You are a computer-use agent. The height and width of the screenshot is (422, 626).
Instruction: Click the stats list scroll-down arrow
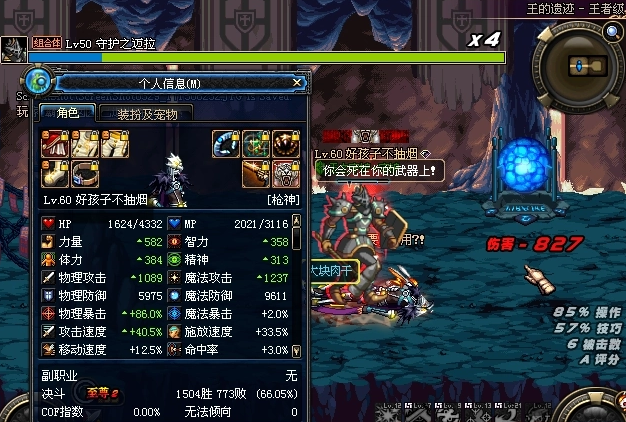[295, 351]
